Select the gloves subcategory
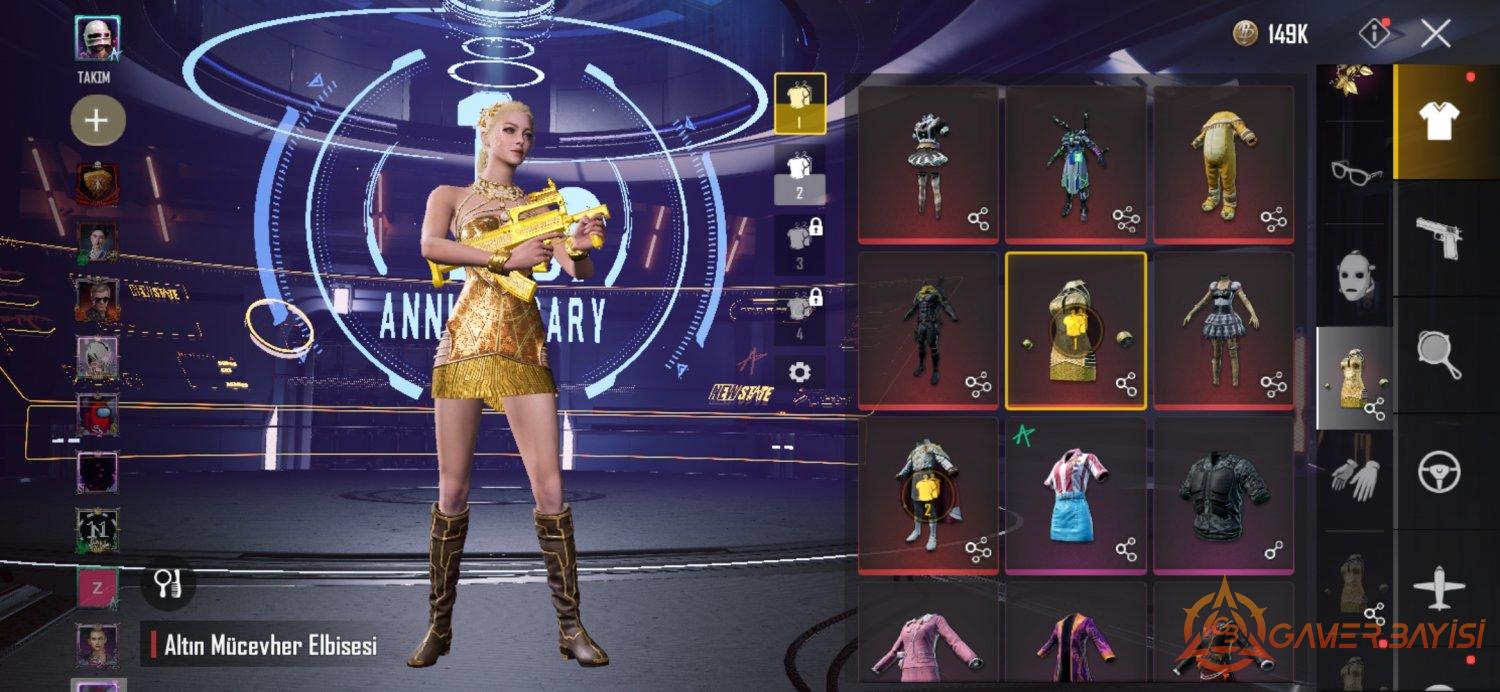The image size is (1500, 692). [1354, 477]
